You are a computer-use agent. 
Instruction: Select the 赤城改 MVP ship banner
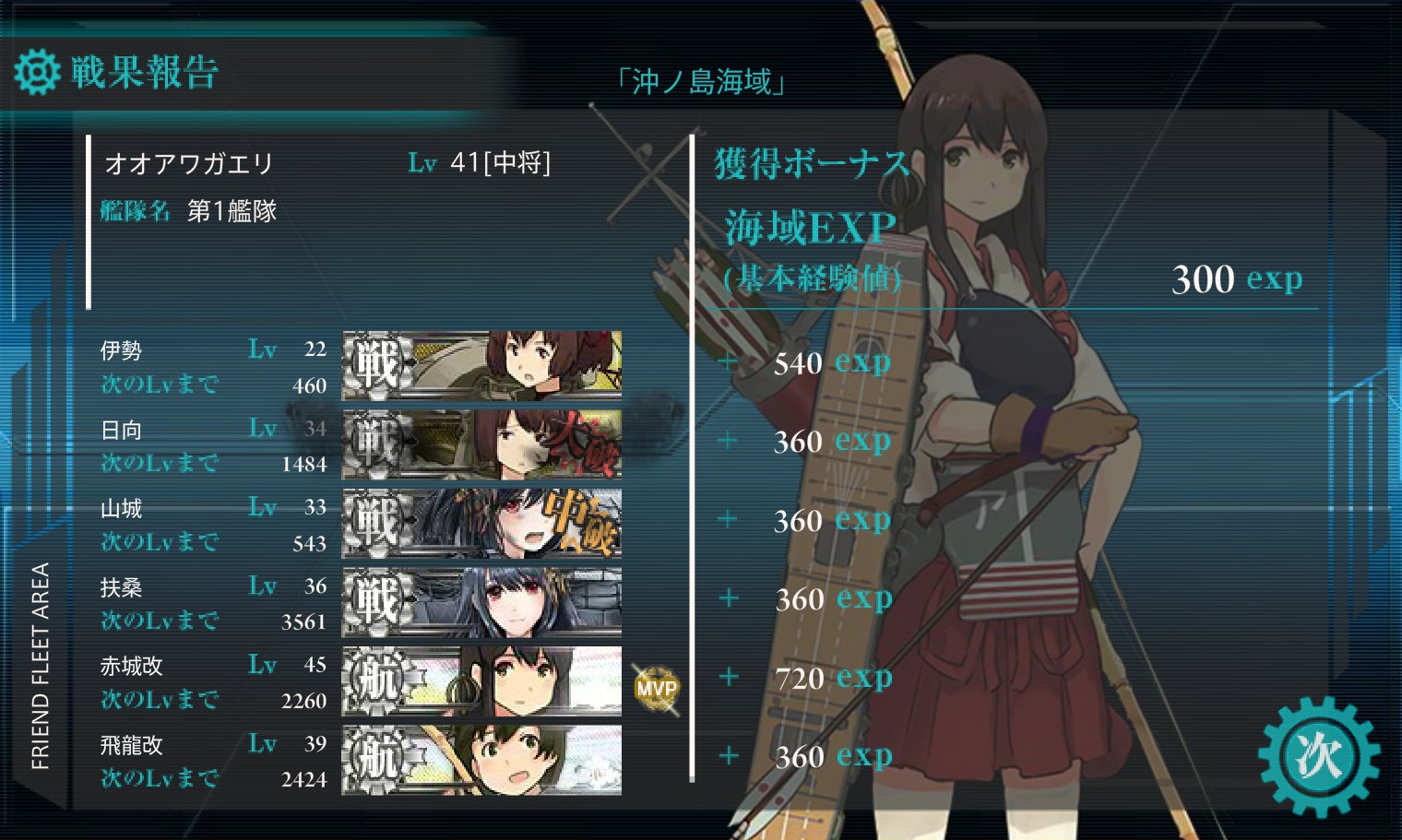point(481,681)
